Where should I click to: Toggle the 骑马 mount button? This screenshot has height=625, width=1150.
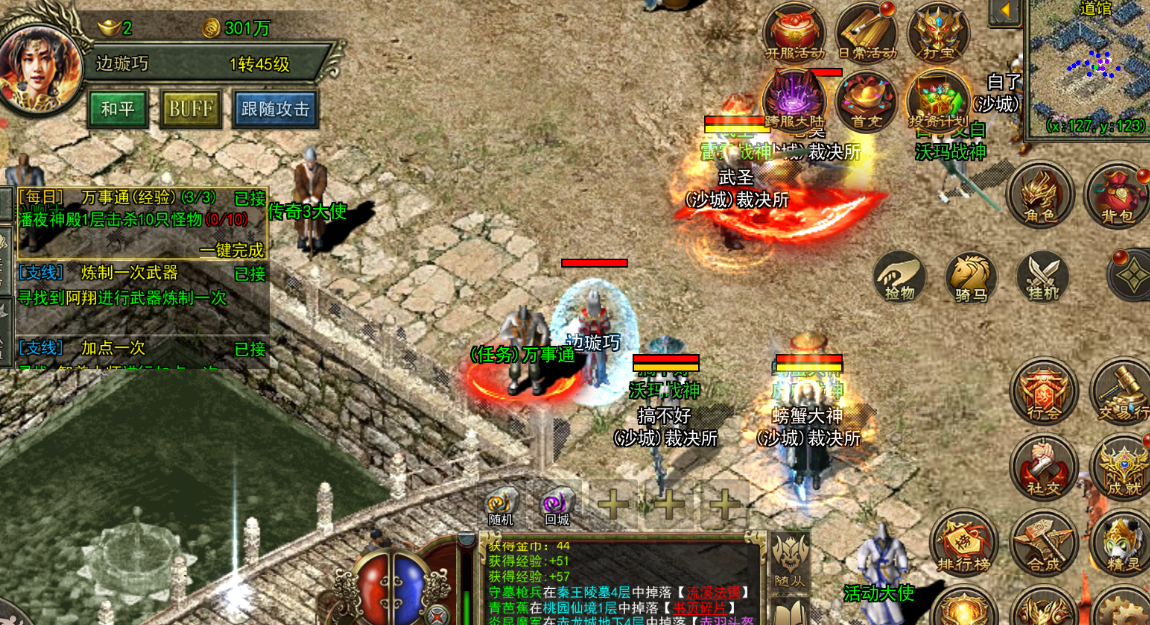click(970, 276)
